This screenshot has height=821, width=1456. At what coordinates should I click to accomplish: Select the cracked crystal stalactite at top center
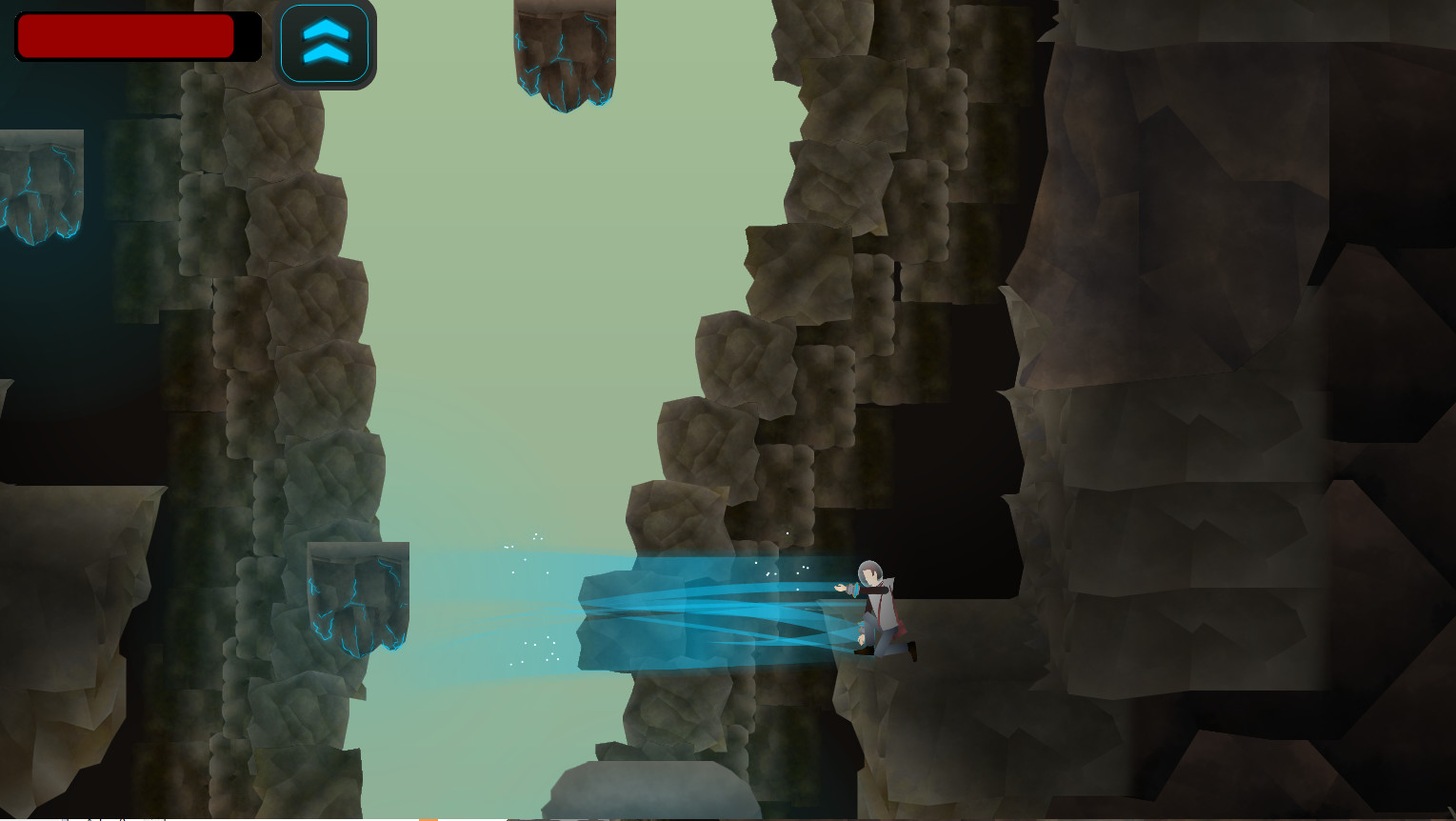pyautogui.click(x=564, y=57)
